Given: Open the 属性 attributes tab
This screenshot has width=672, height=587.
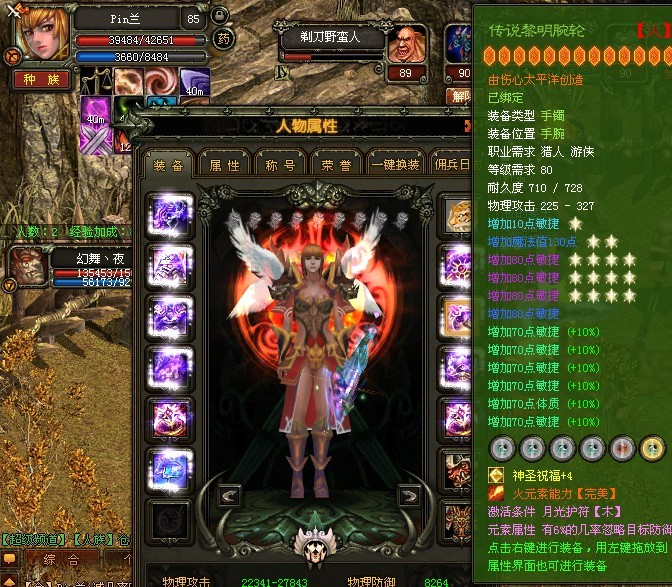Looking at the screenshot, I should click(224, 165).
